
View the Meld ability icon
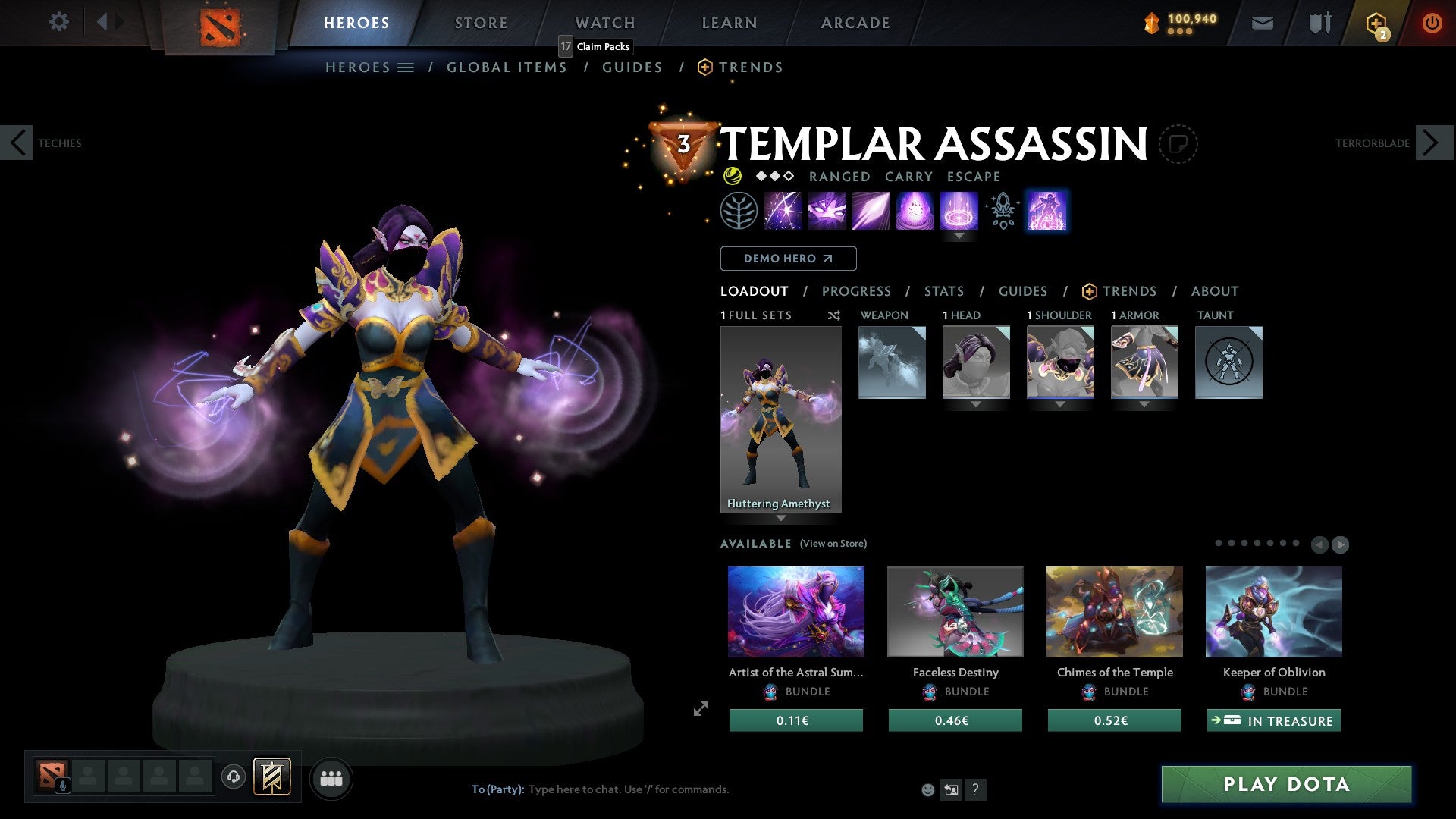click(827, 211)
